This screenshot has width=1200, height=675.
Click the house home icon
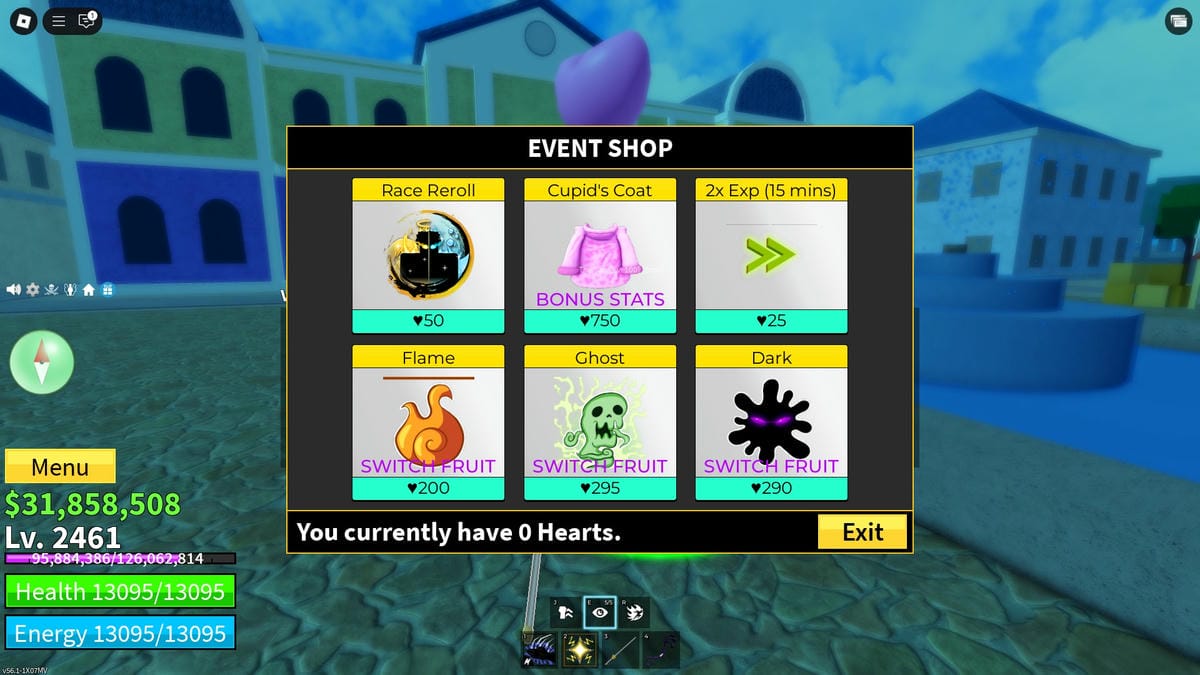click(89, 290)
